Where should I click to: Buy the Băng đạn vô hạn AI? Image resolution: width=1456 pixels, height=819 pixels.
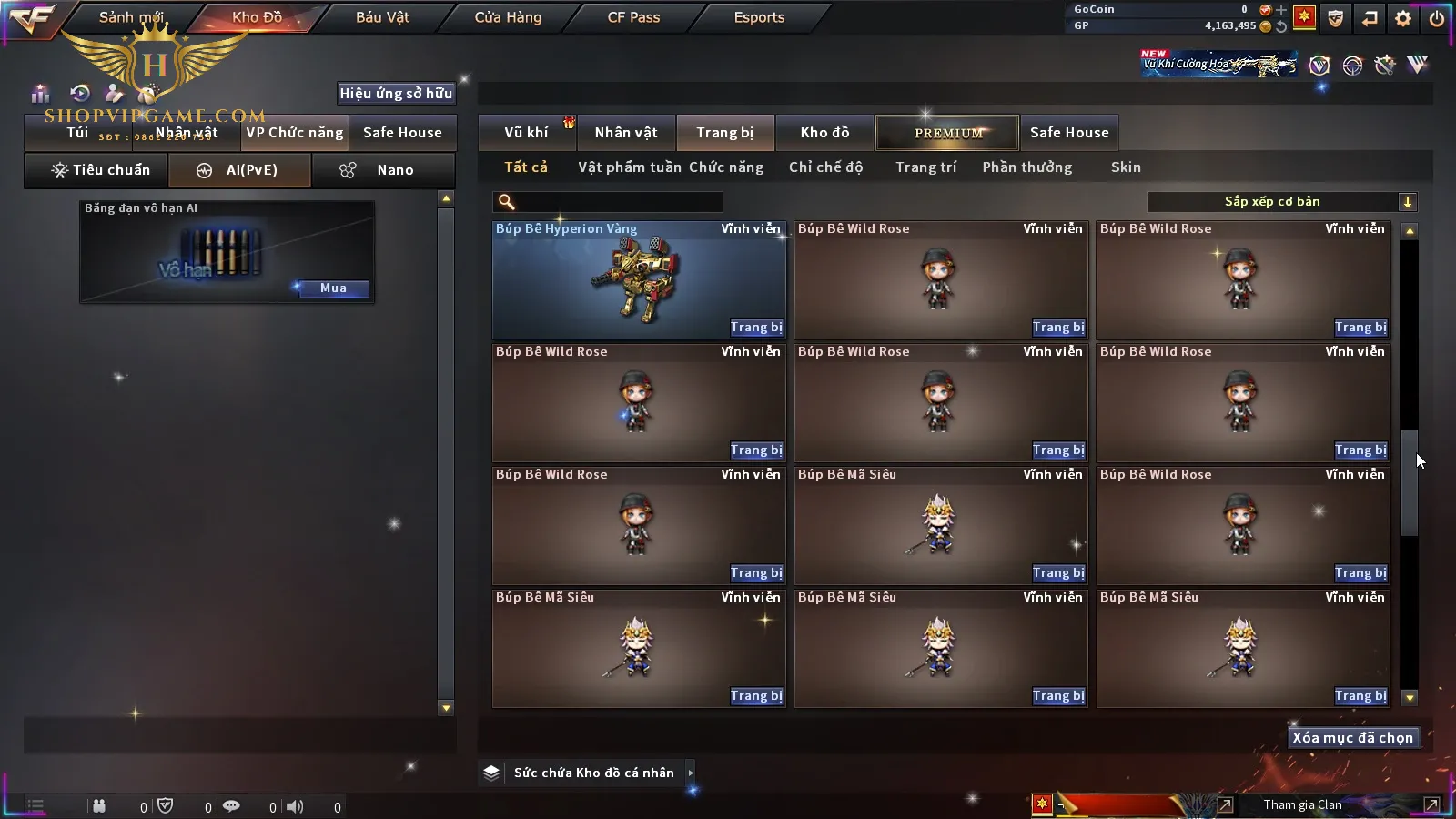click(x=332, y=288)
